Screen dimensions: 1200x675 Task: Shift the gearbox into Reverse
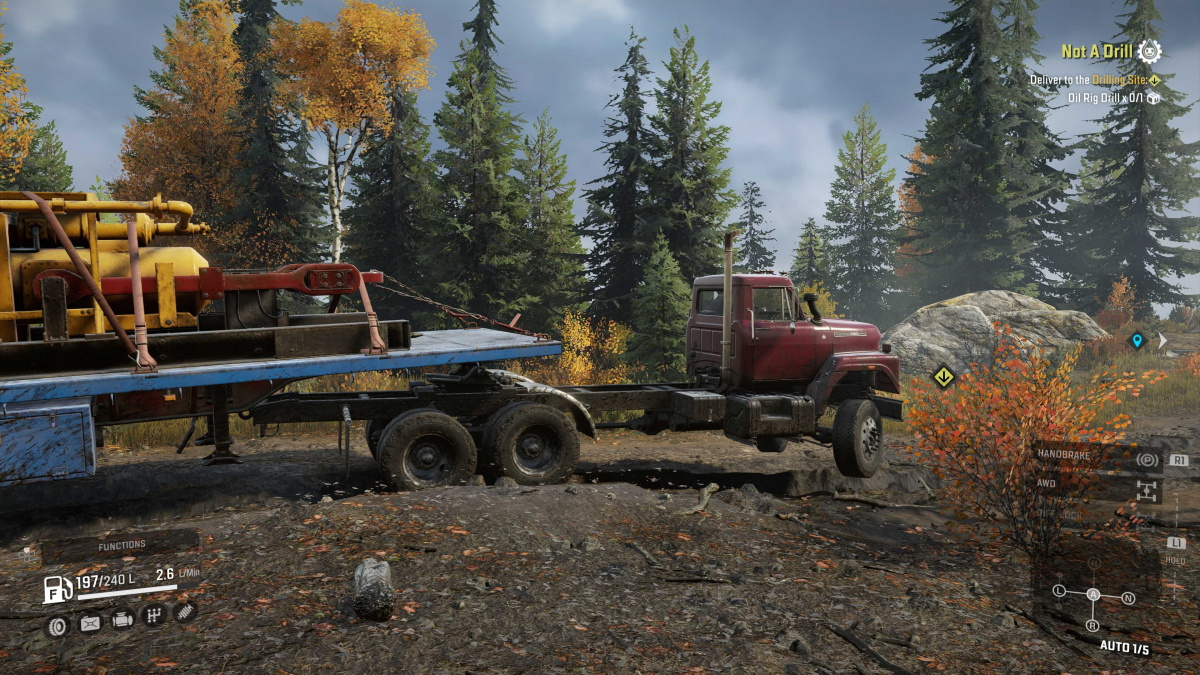pos(1093,624)
